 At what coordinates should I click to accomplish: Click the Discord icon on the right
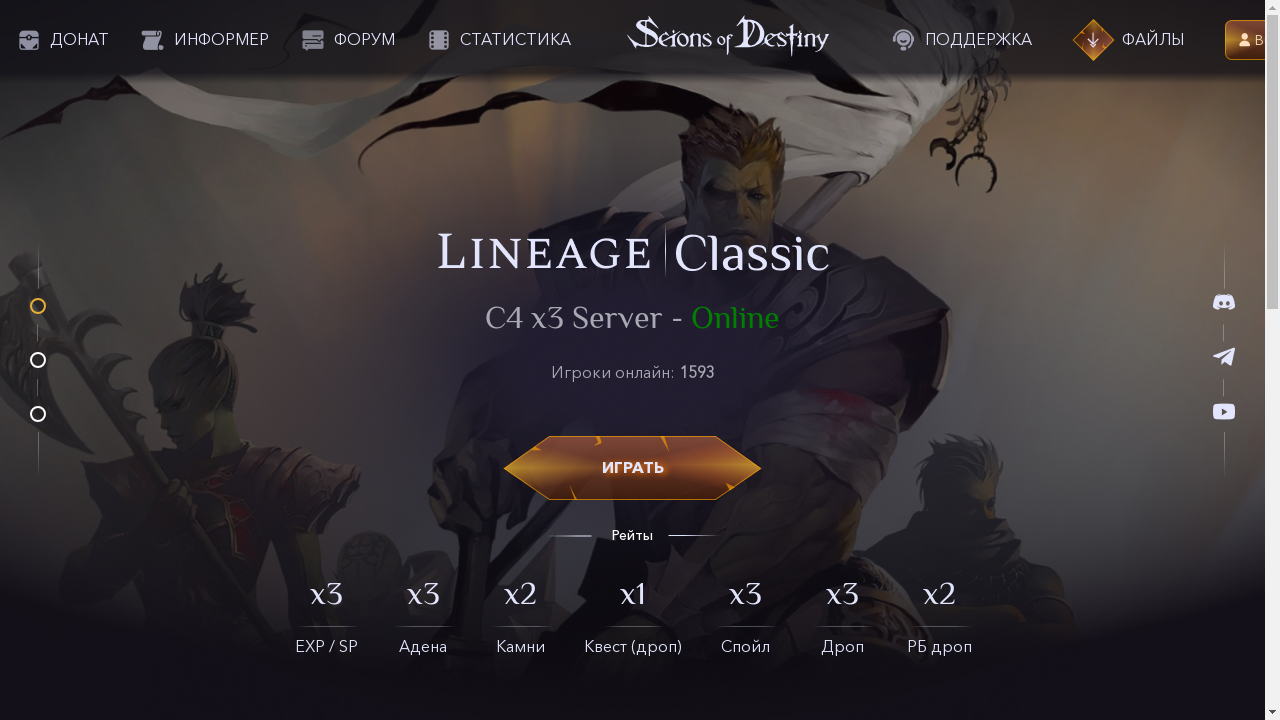tap(1224, 302)
